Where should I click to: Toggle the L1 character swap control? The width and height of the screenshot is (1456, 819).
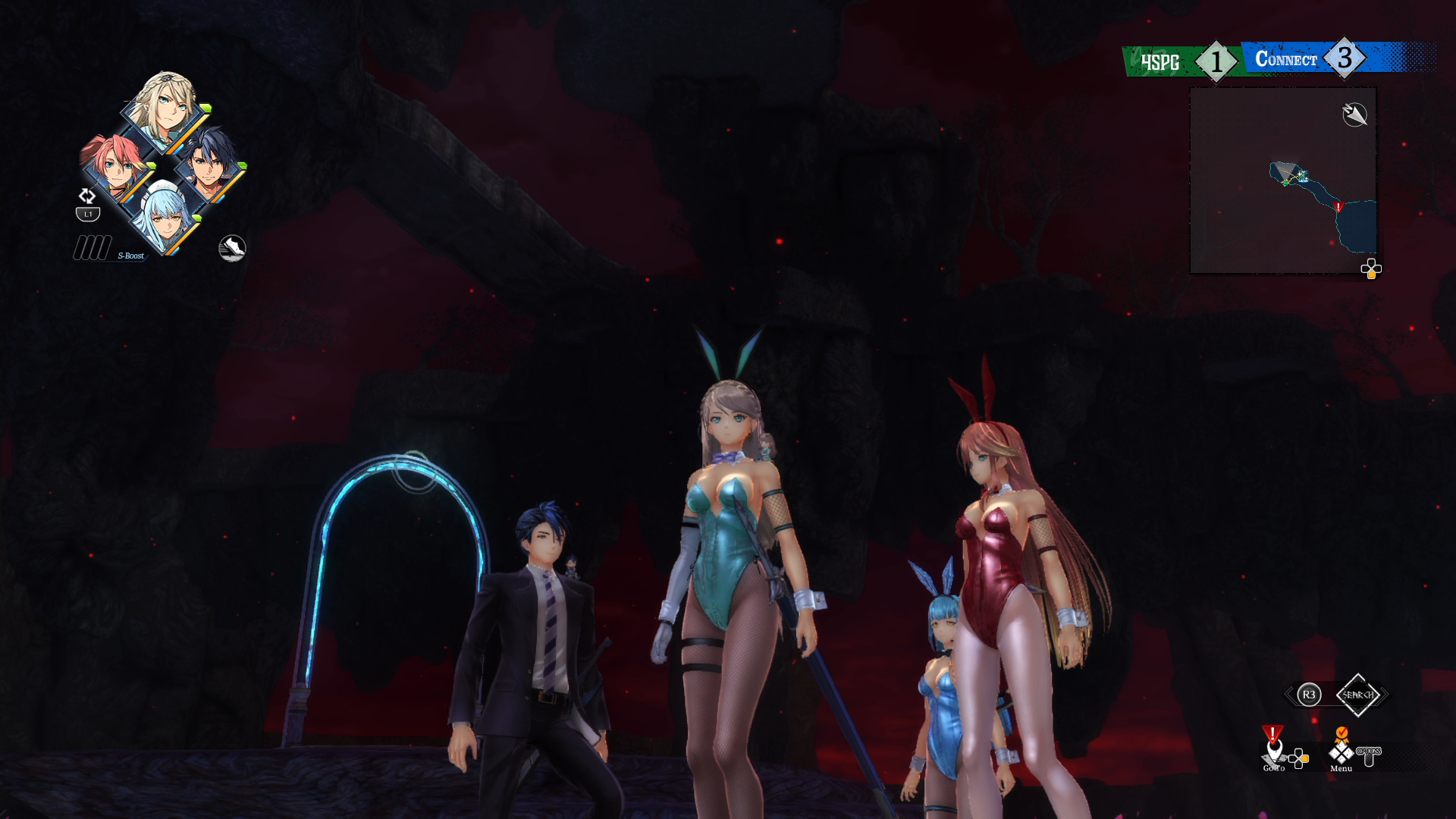coord(87,212)
